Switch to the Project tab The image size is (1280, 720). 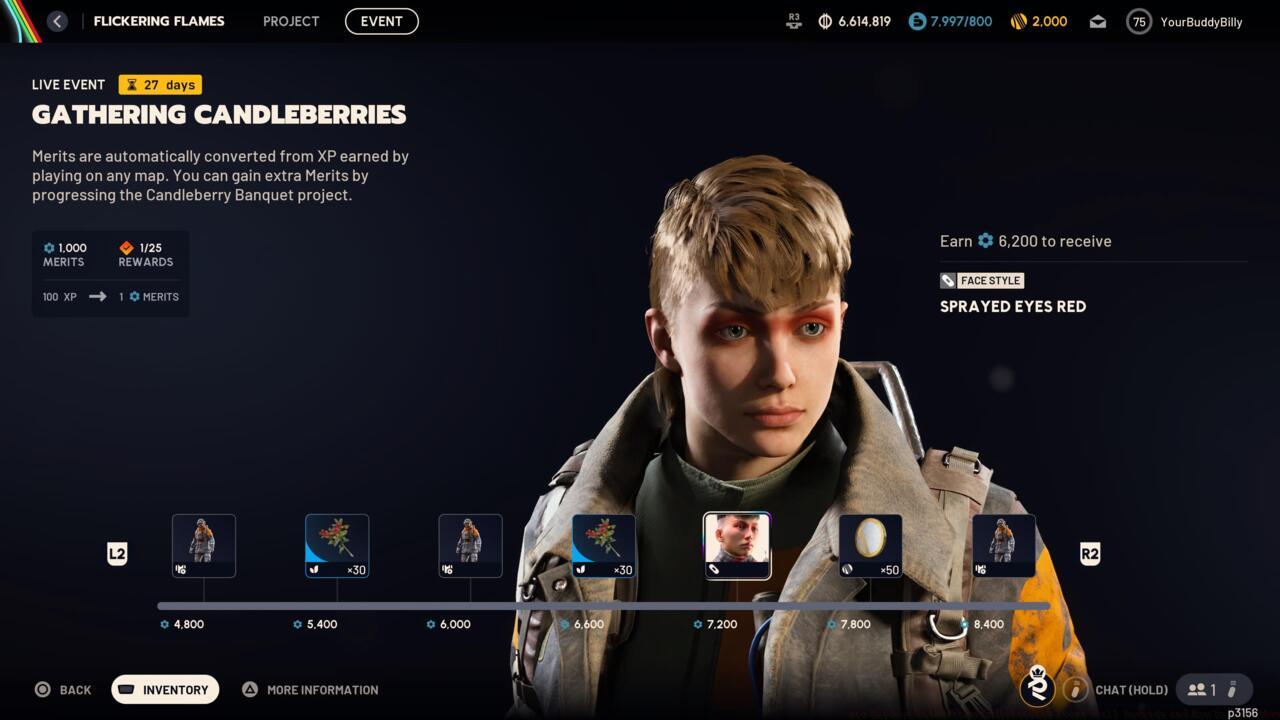click(x=291, y=21)
